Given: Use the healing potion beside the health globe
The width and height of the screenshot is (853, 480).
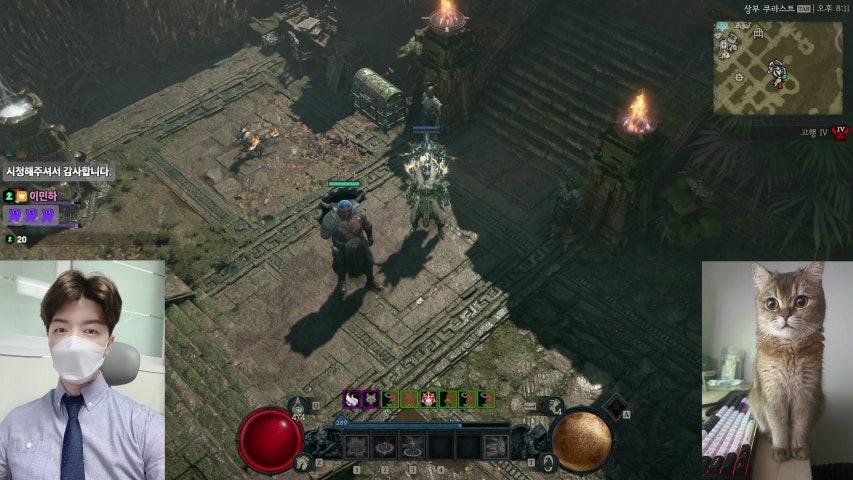Looking at the screenshot, I should coord(298,405).
